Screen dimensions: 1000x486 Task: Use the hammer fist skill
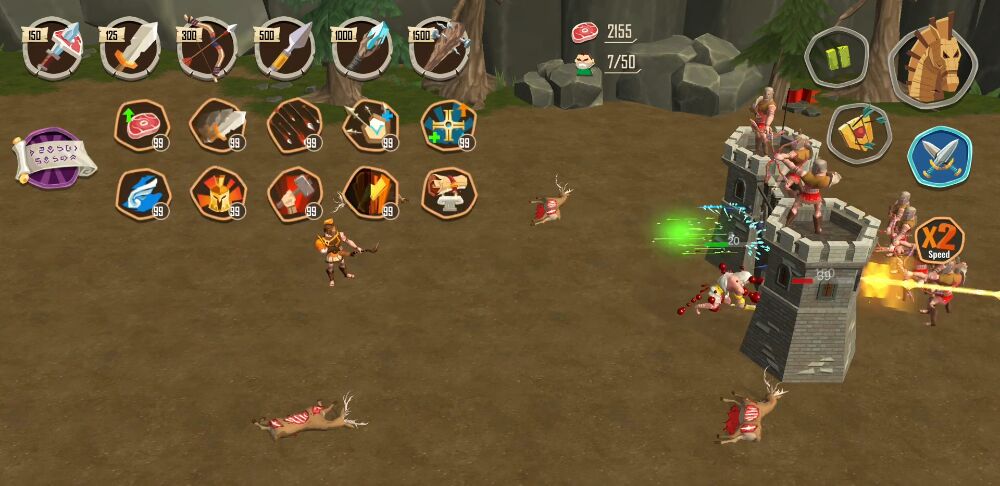[295, 193]
